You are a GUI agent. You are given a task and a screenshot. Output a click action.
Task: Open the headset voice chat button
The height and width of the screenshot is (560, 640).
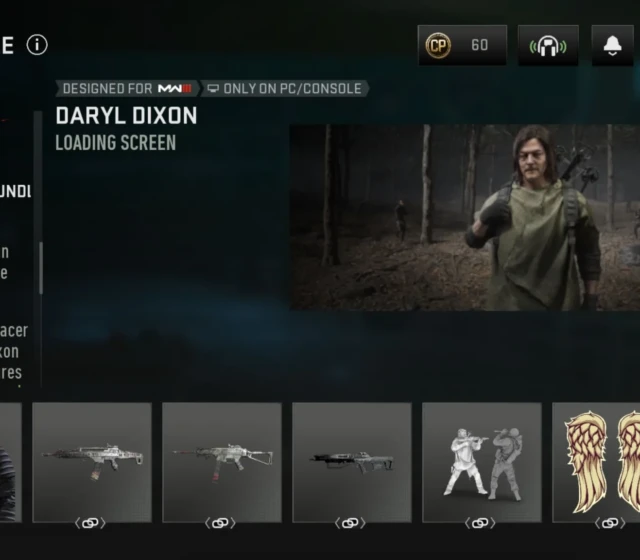tap(548, 45)
